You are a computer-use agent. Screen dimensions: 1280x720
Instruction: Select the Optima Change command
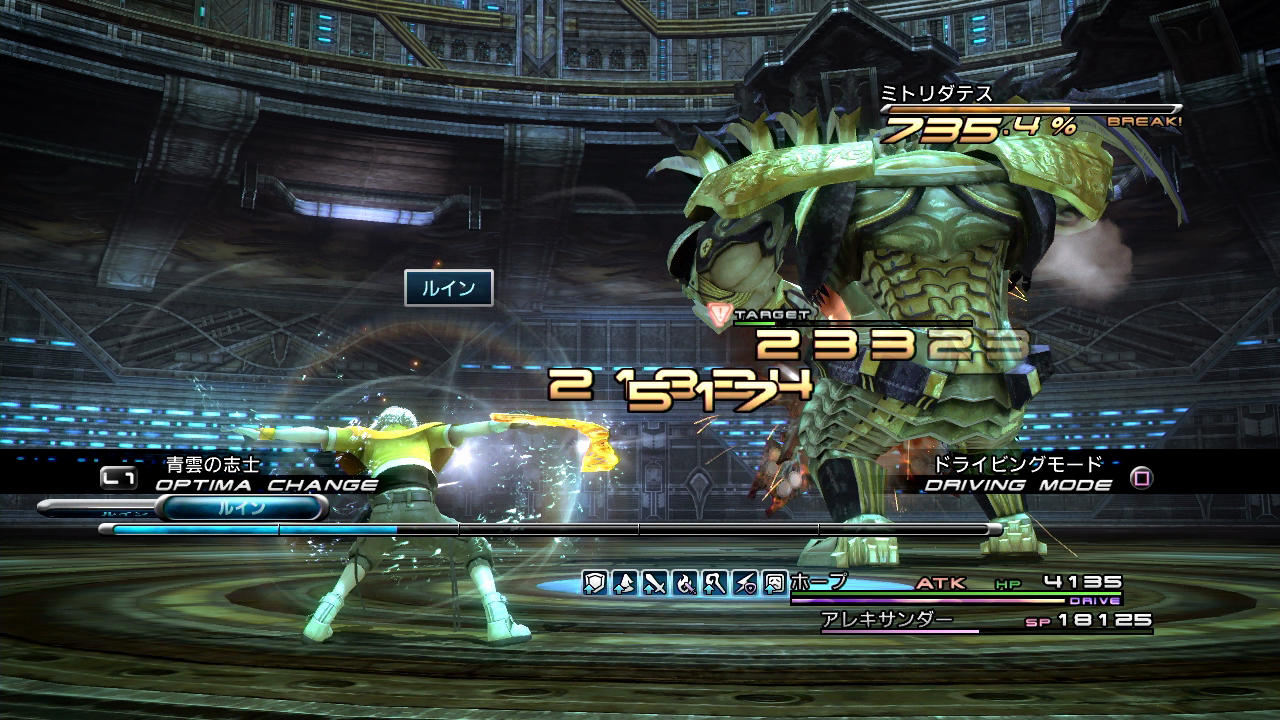(x=265, y=485)
